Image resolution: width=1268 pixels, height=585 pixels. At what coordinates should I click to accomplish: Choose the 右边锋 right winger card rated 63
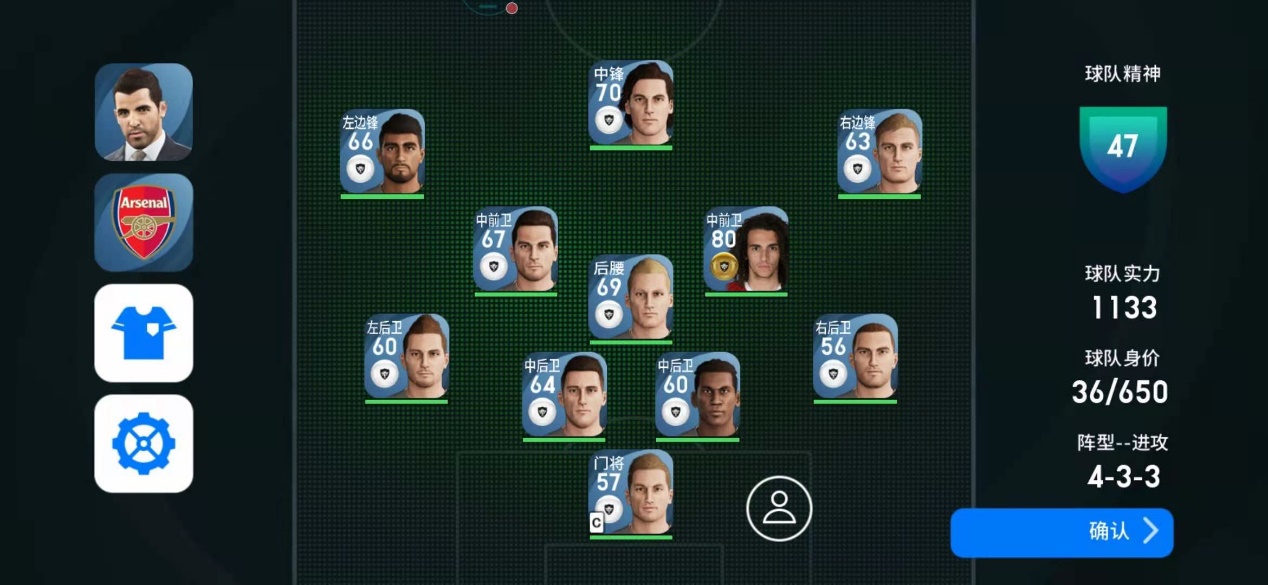(x=879, y=152)
